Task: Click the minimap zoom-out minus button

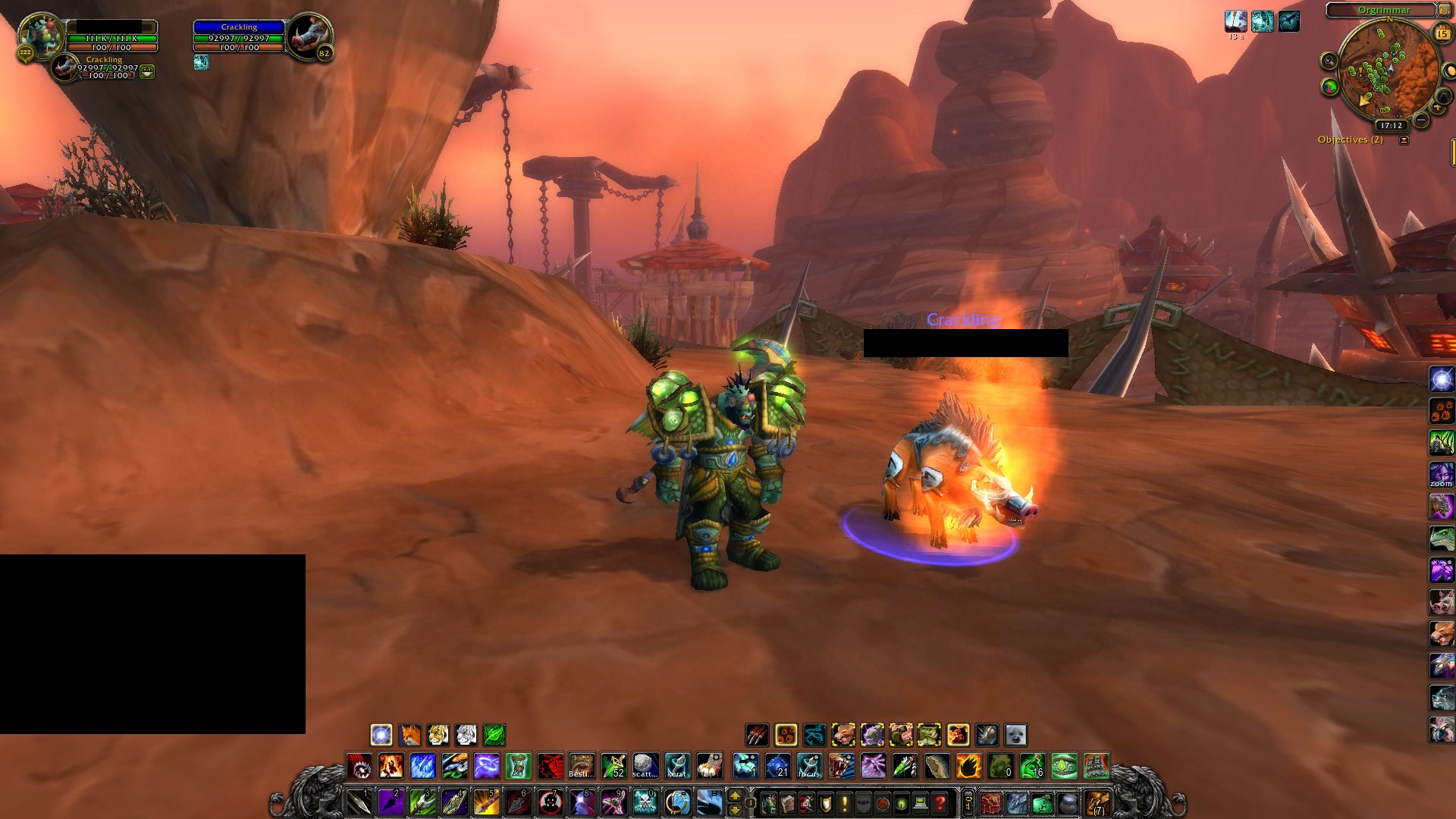Action: tap(1421, 121)
